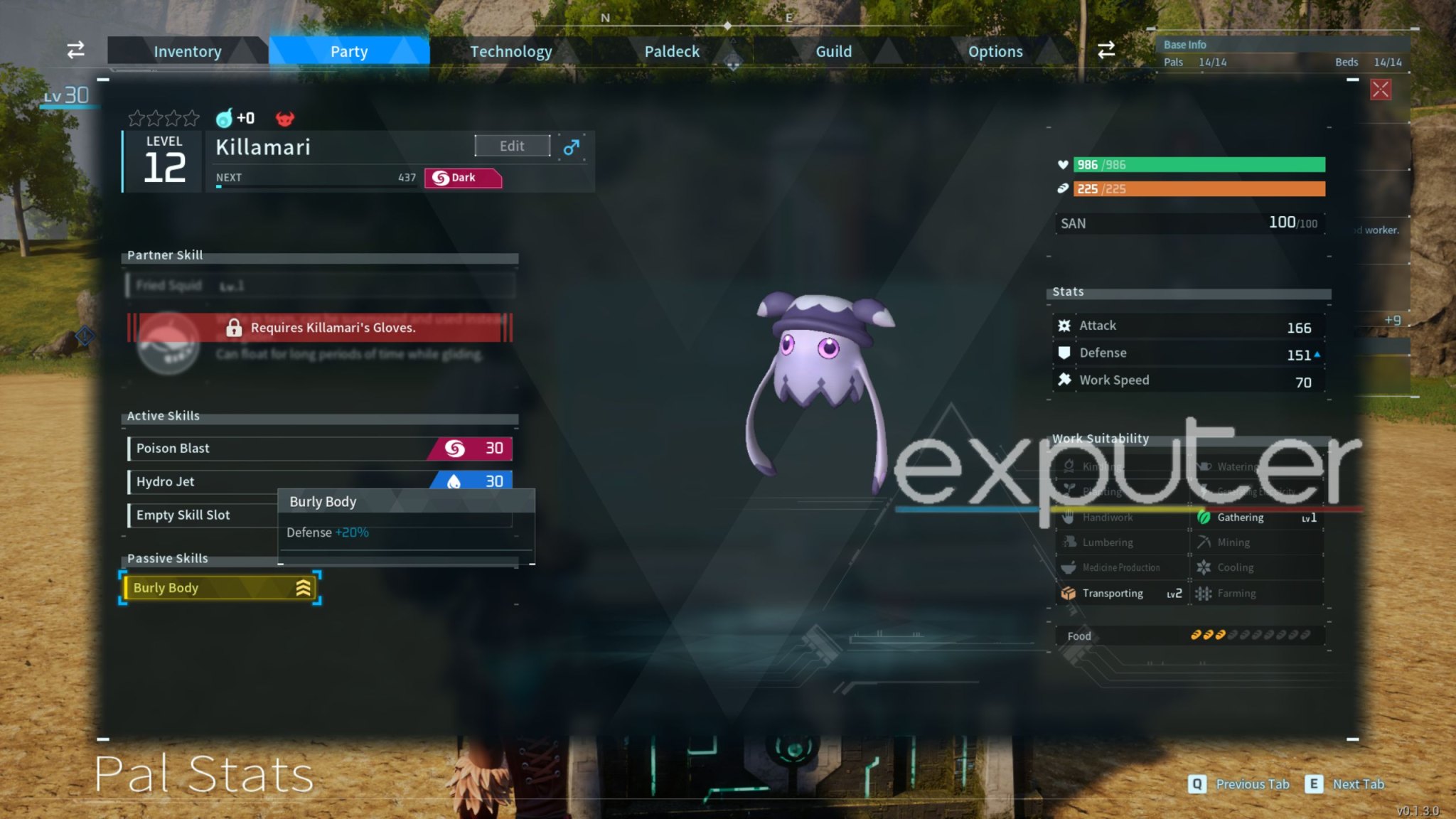The width and height of the screenshot is (1456, 819).
Task: Click the Medicine Production bowl icon
Action: pos(1069,567)
